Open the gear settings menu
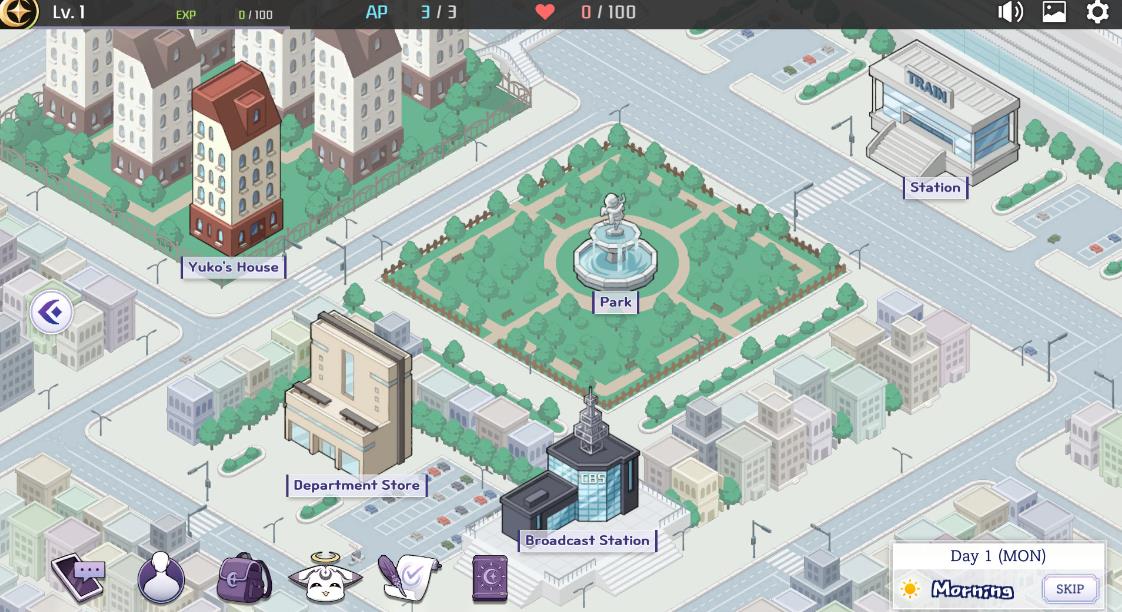Viewport: 1122px width, 612px height. point(1097,12)
